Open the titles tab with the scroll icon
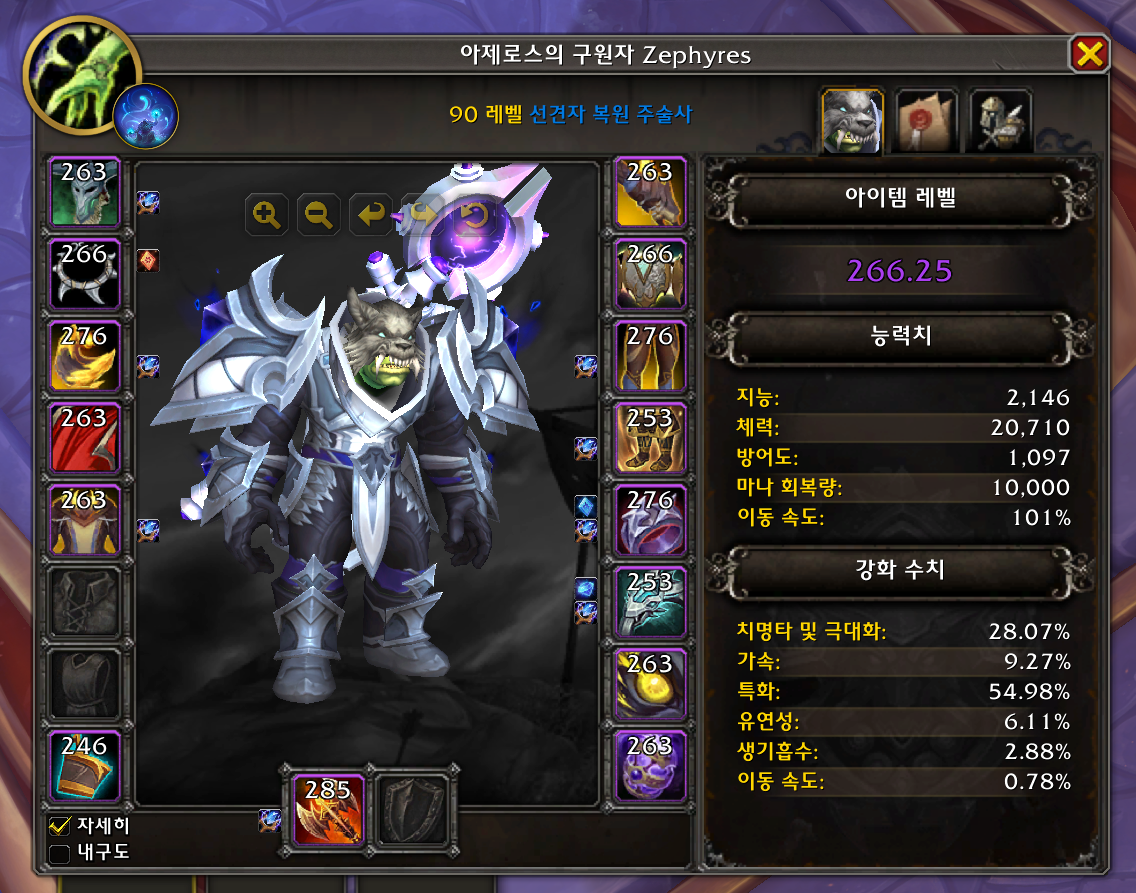Screen dimensions: 1136x893 (x=926, y=122)
